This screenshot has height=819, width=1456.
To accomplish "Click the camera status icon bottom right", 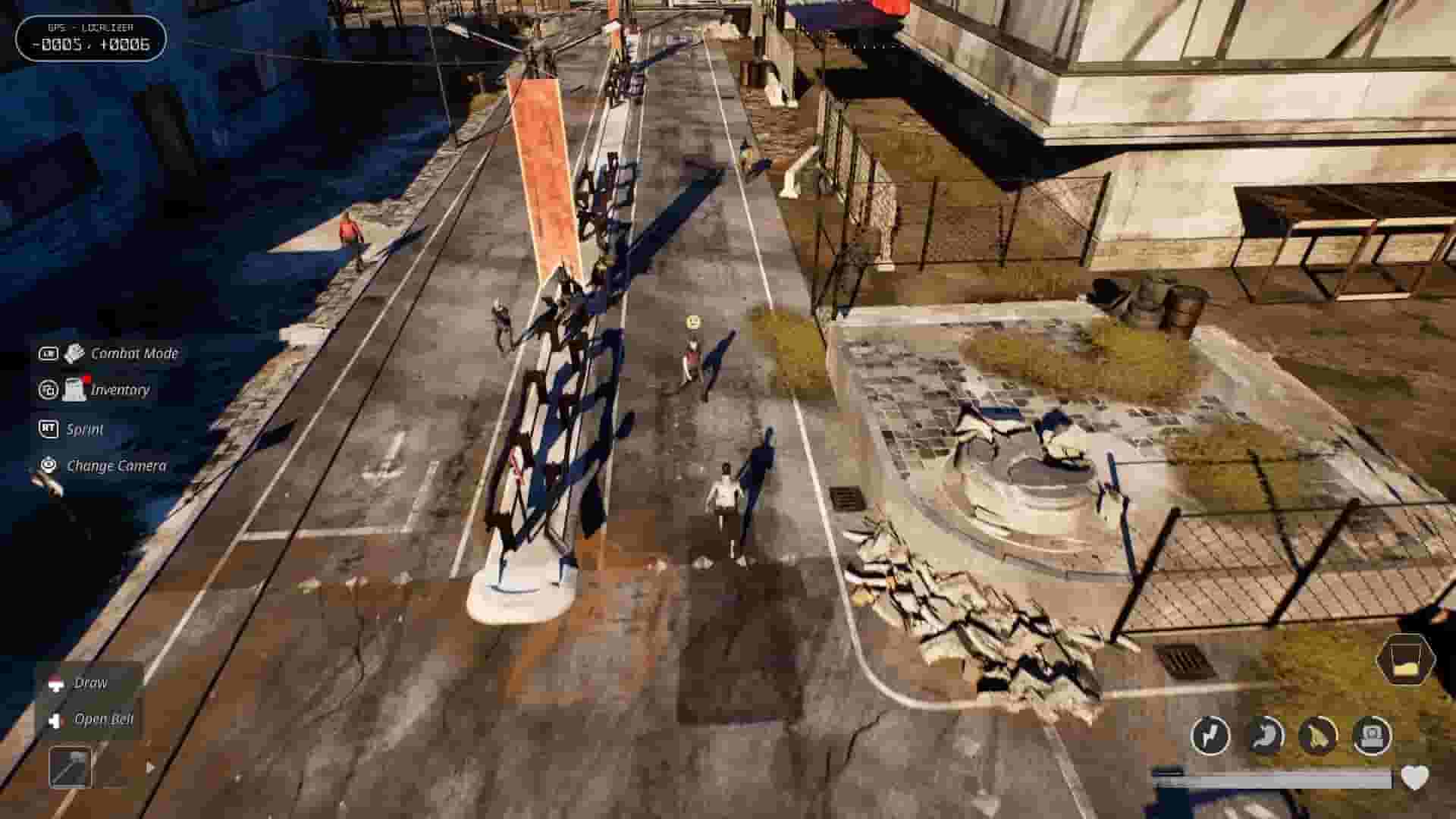I will [x=1373, y=736].
